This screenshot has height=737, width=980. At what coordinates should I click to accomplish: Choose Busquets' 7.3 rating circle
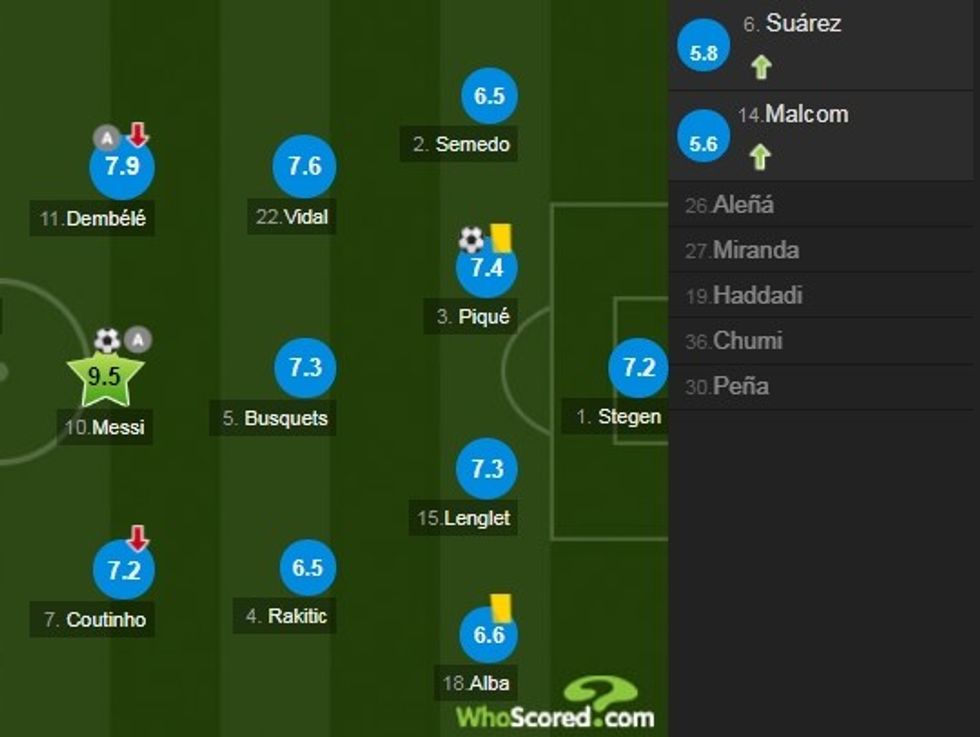(x=304, y=368)
